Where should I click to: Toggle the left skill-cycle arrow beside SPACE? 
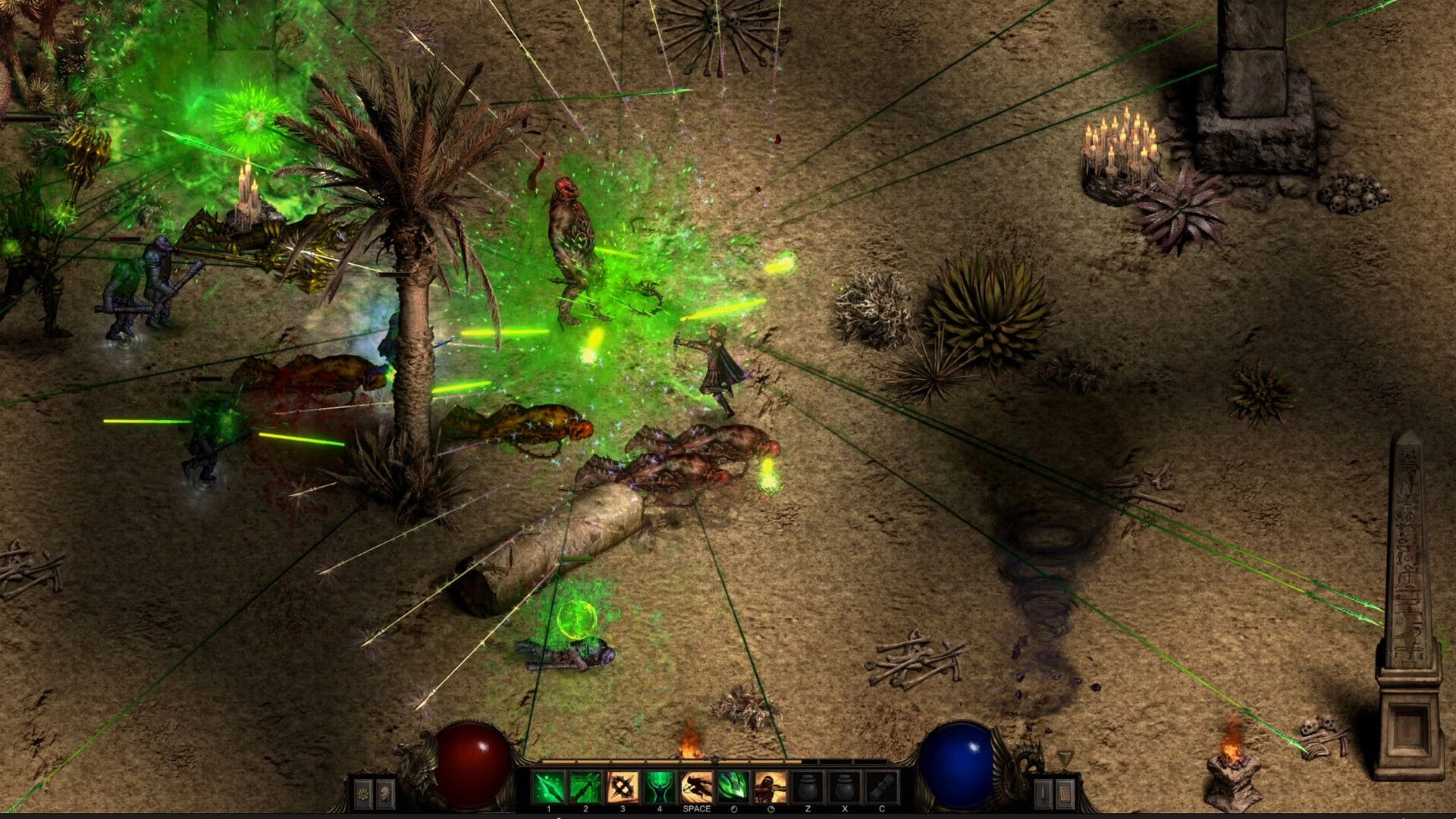[x=733, y=808]
